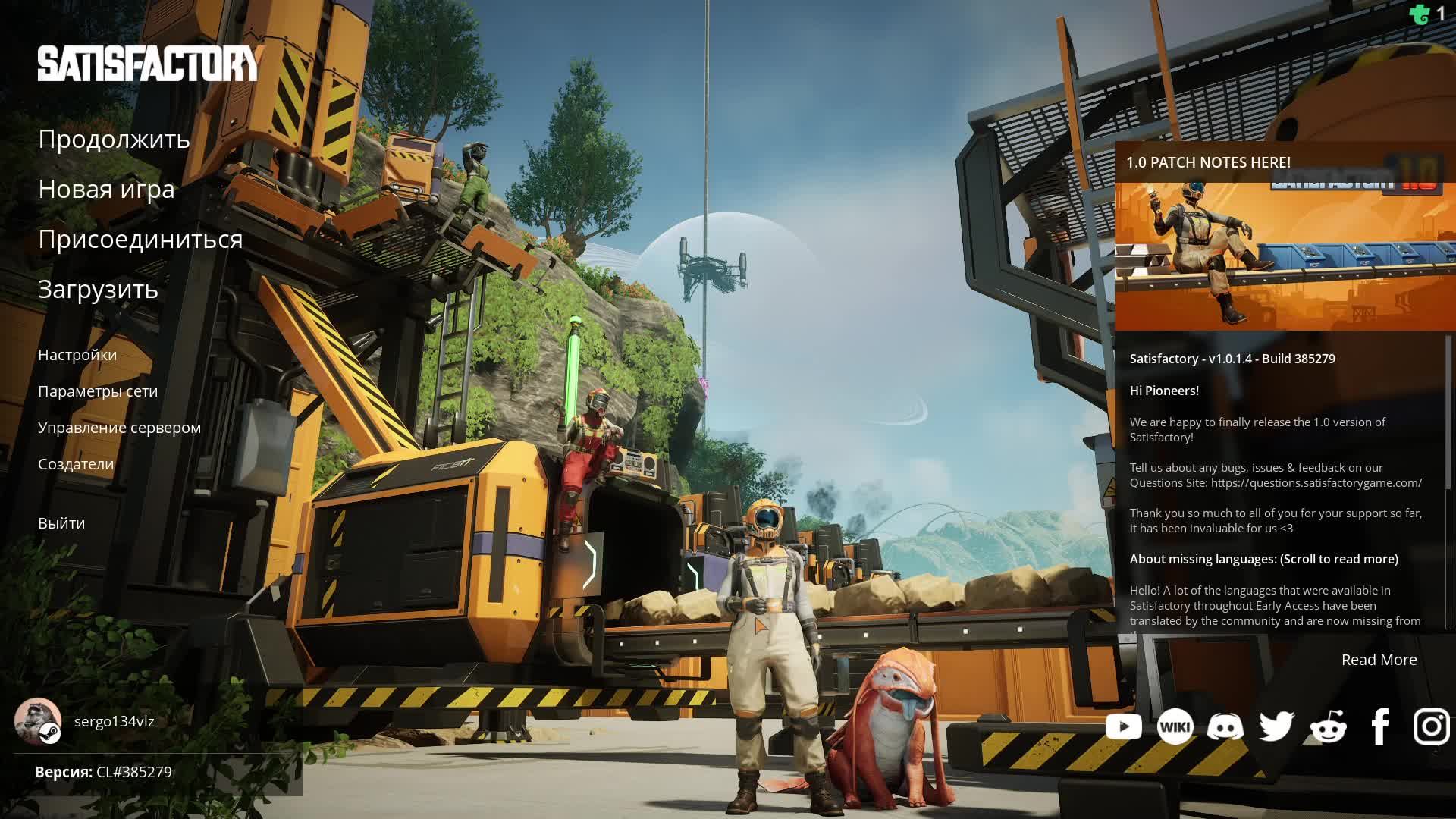Show the Создатели credits

(76, 464)
